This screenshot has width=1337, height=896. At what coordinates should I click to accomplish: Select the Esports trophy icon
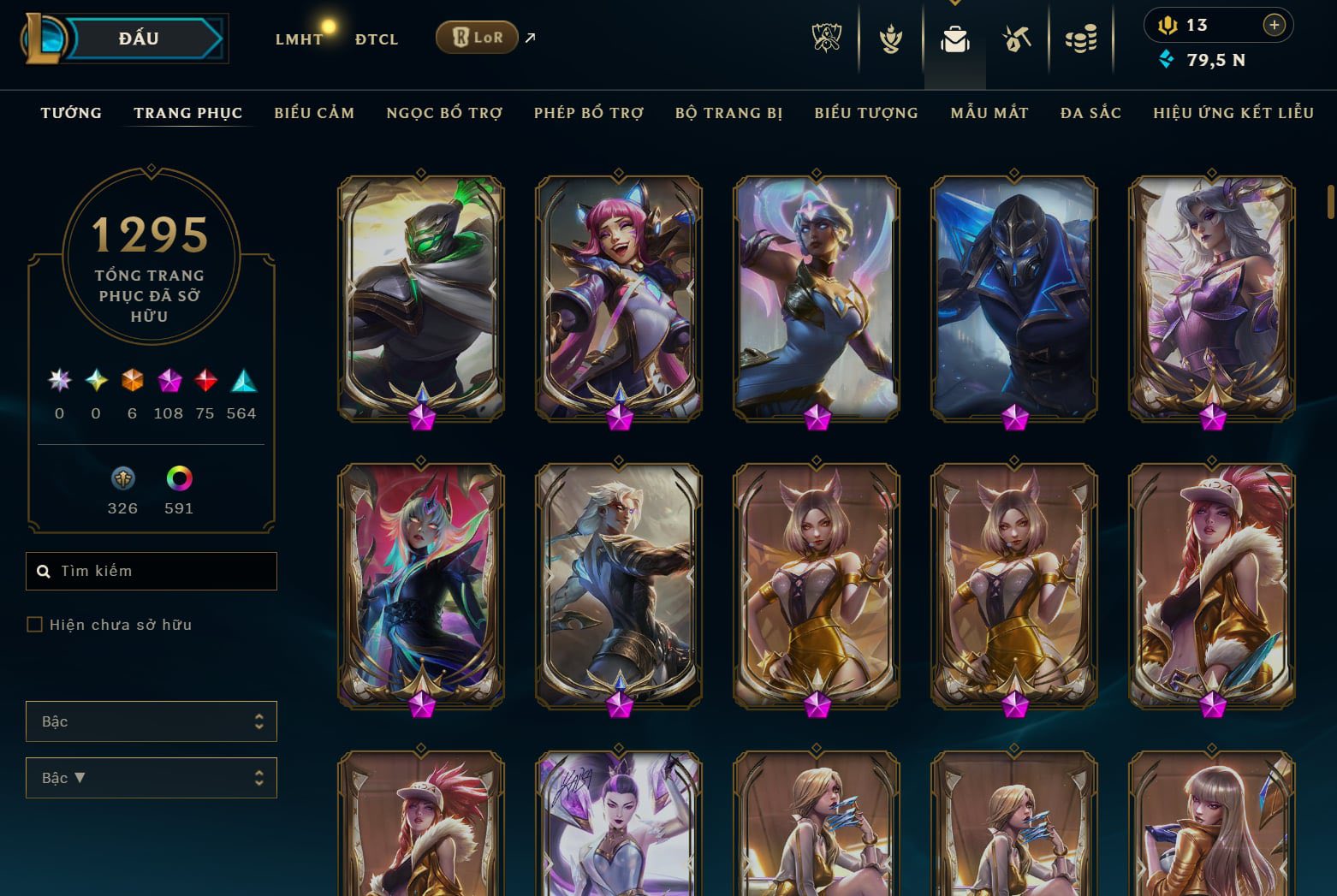(x=828, y=38)
